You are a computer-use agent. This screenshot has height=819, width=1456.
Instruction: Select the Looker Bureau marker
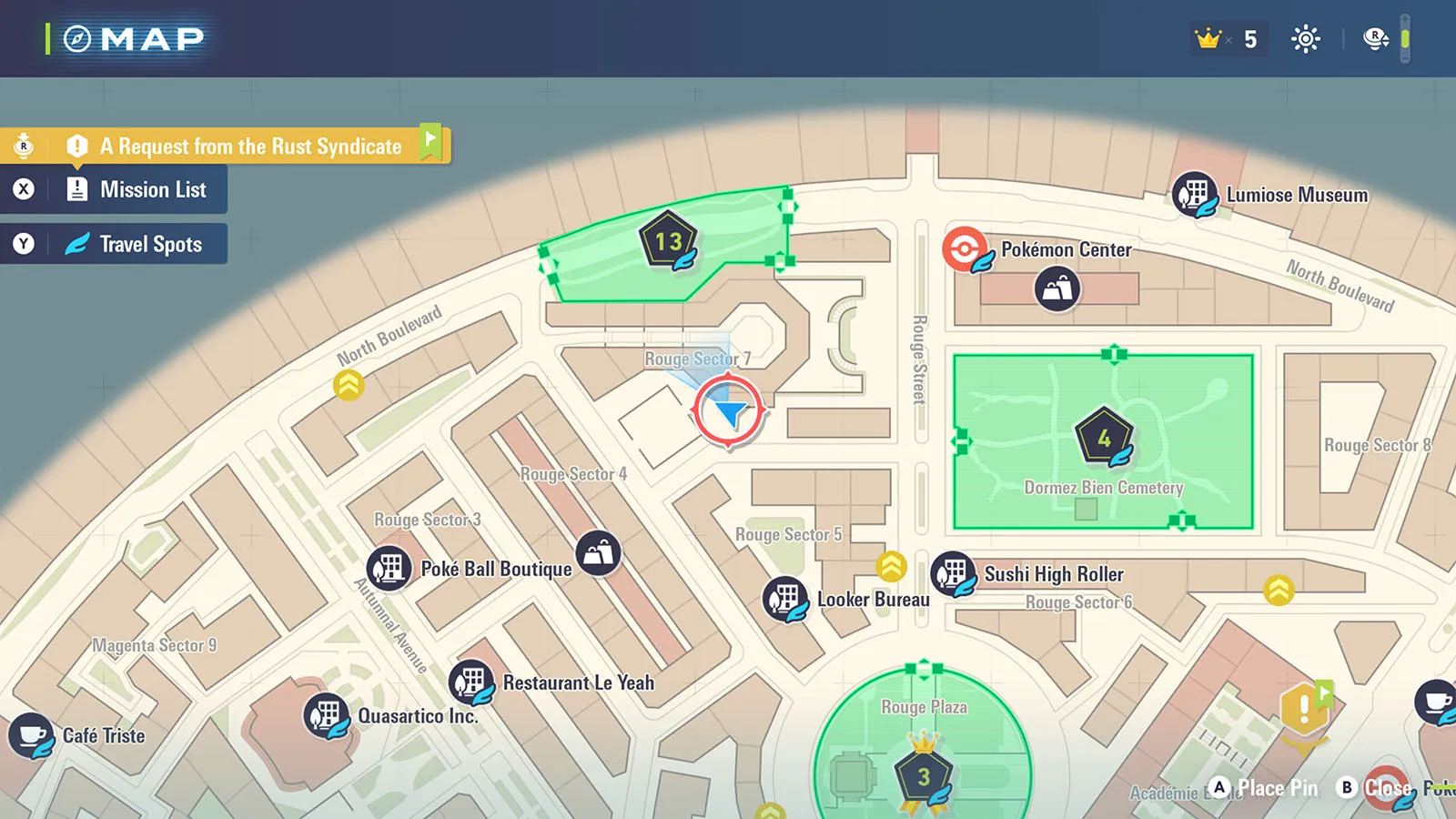784,599
